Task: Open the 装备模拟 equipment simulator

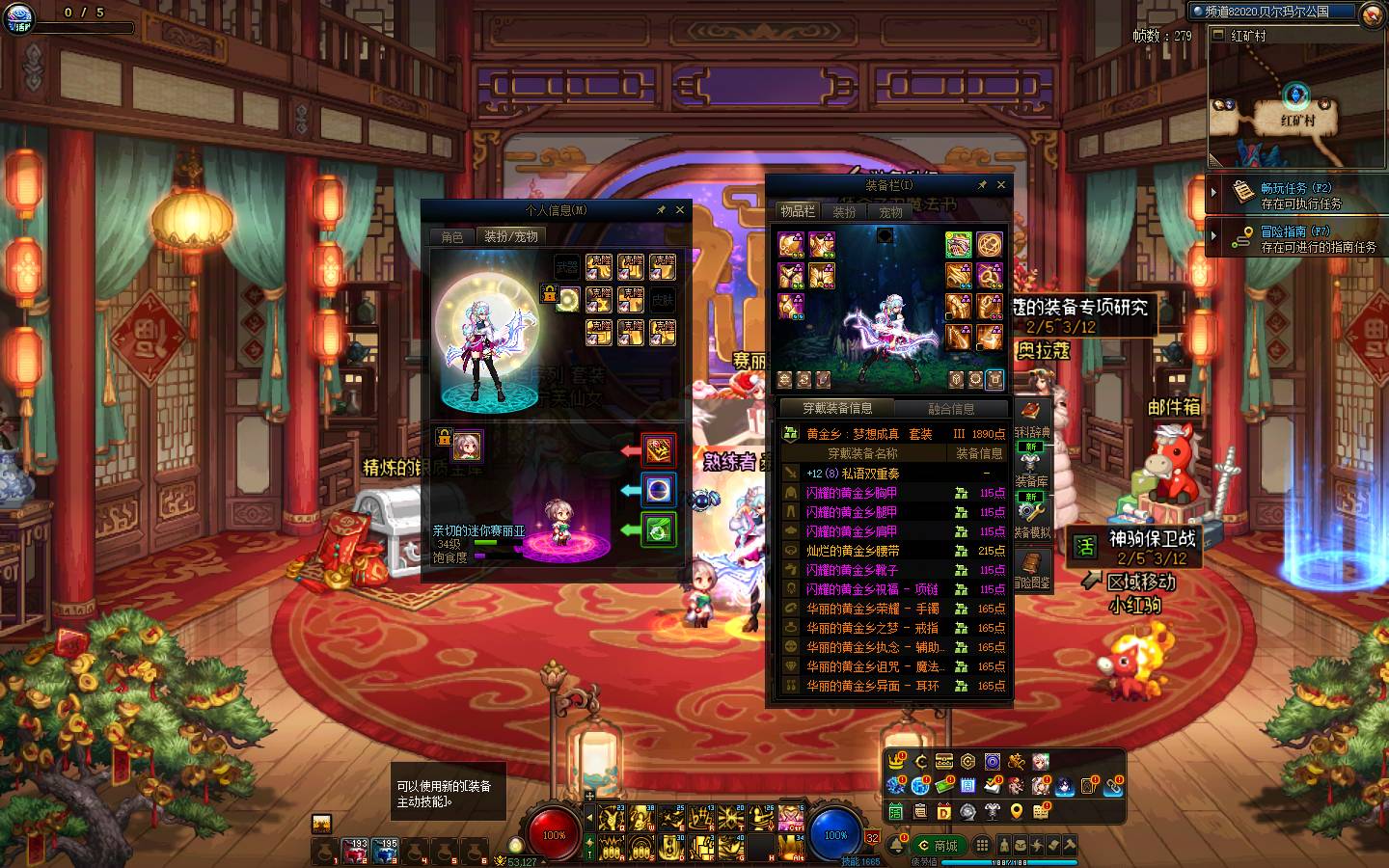Action: pyautogui.click(x=1031, y=518)
